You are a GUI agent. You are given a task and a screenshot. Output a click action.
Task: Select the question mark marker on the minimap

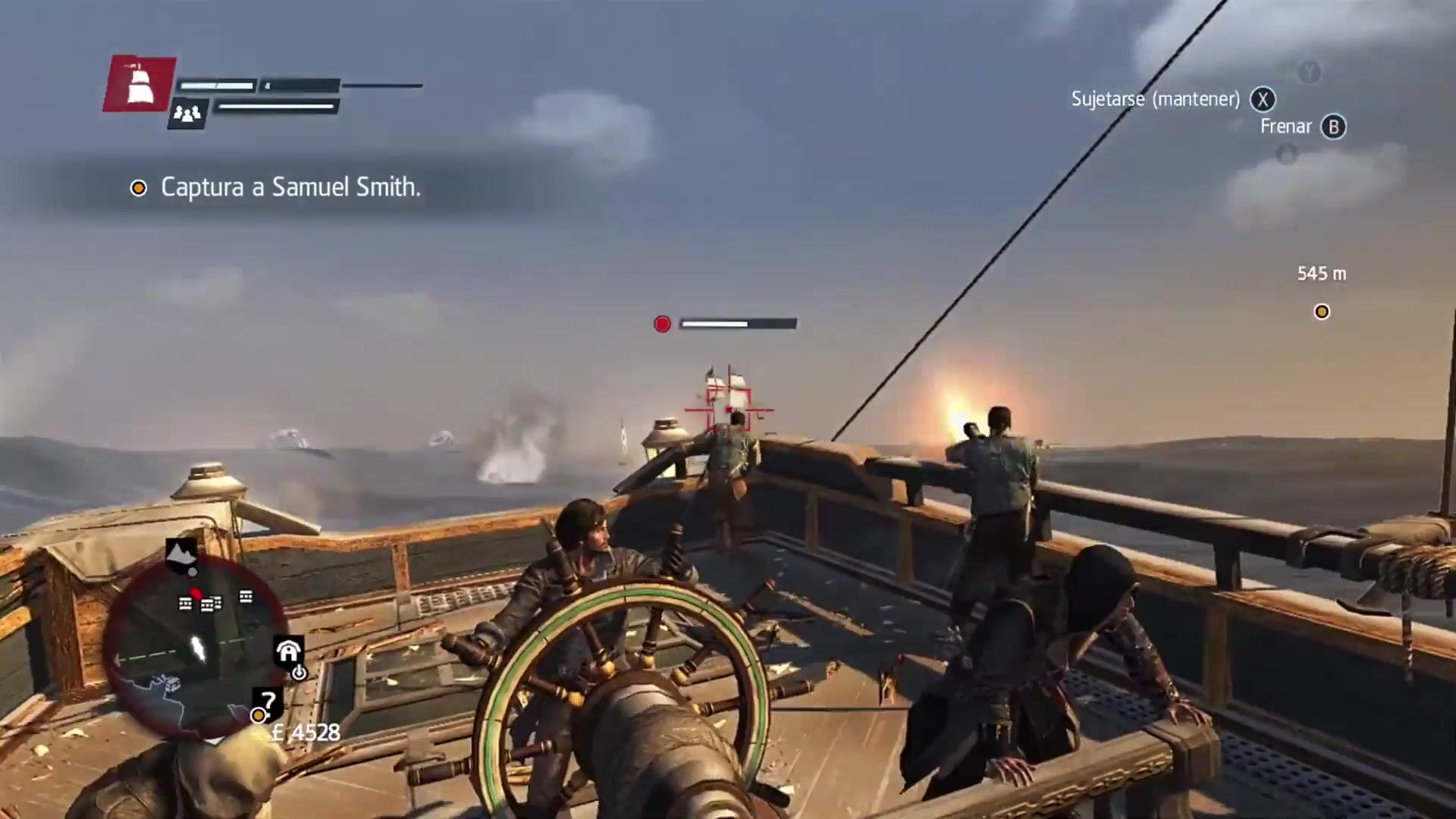[x=268, y=700]
